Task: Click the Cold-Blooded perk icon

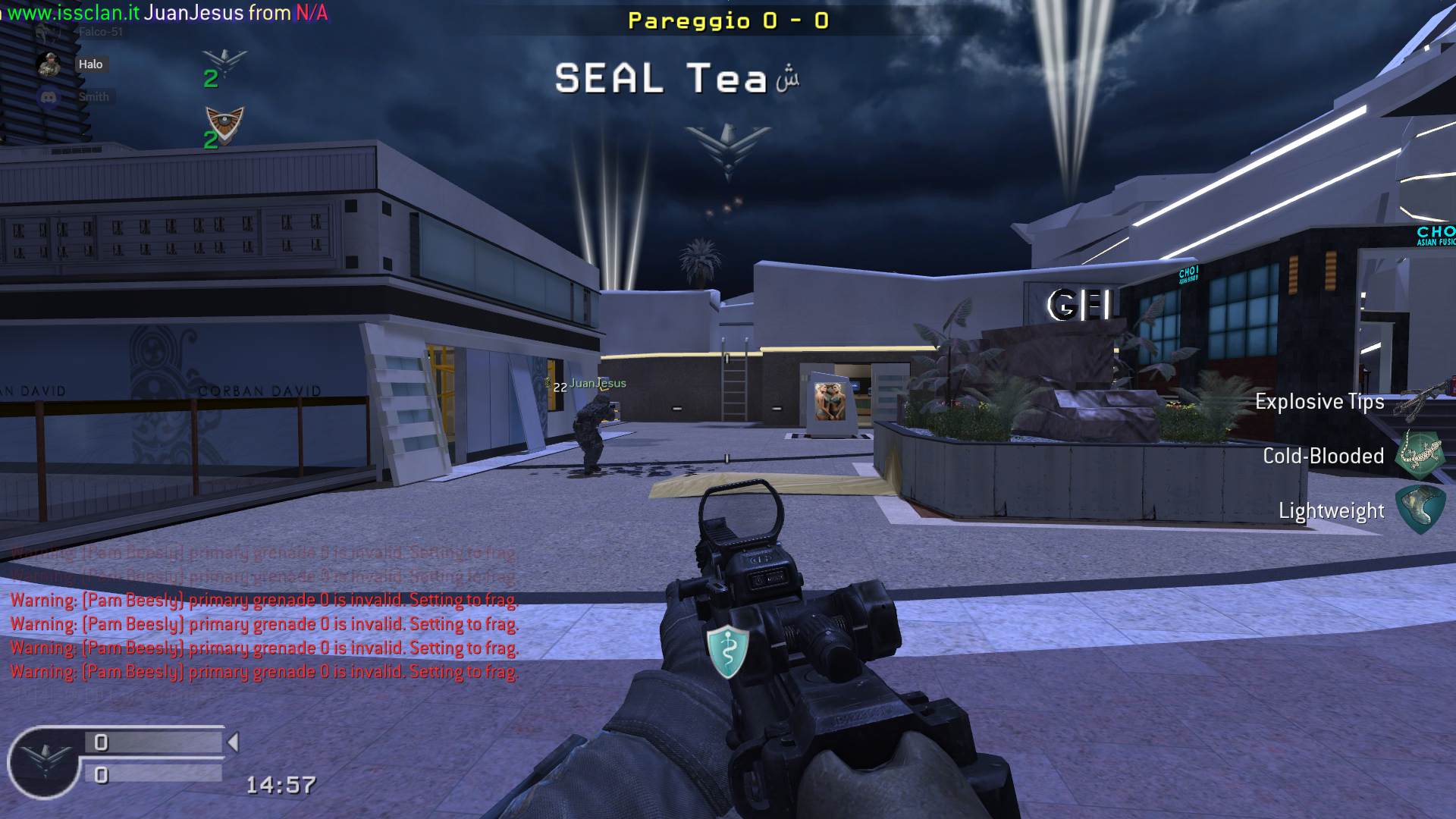Action: pyautogui.click(x=1420, y=455)
